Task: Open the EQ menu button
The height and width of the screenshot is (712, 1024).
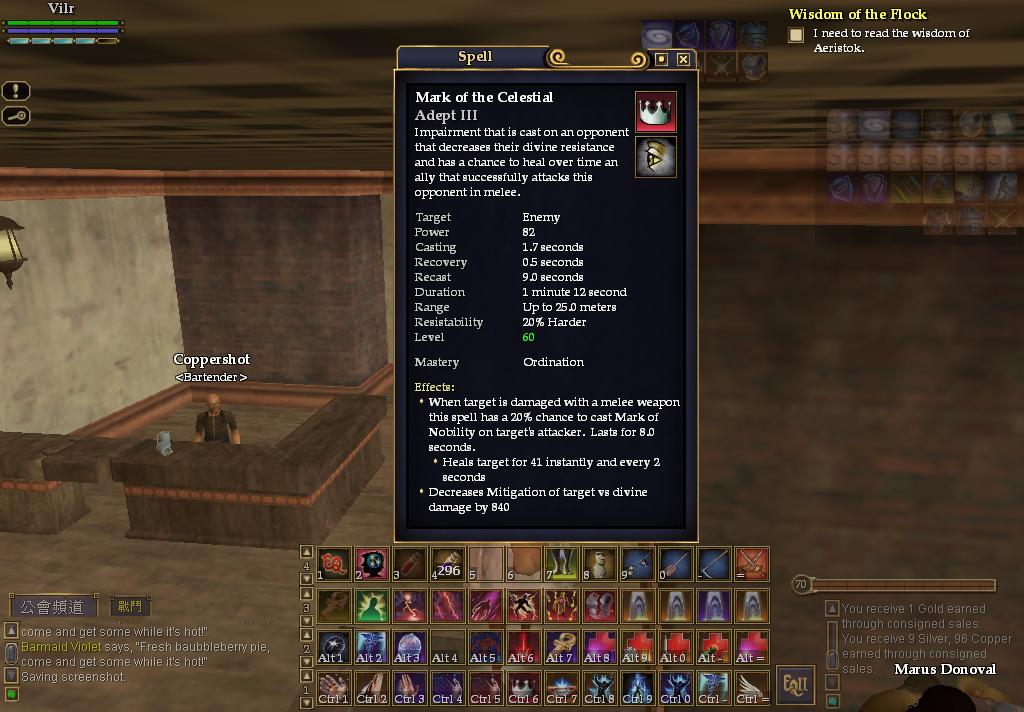Action: click(796, 684)
